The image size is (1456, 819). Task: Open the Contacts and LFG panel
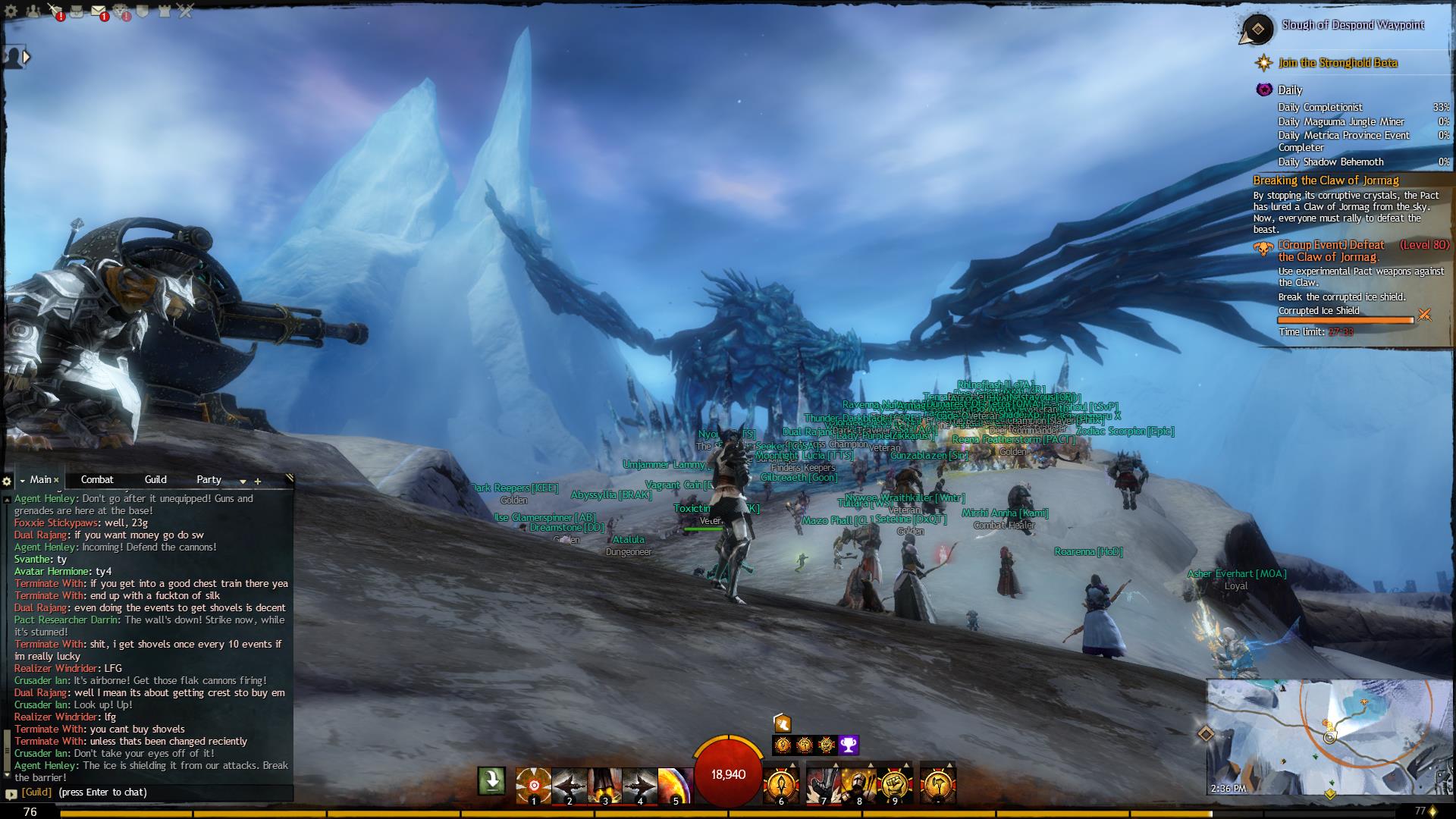tap(33, 11)
